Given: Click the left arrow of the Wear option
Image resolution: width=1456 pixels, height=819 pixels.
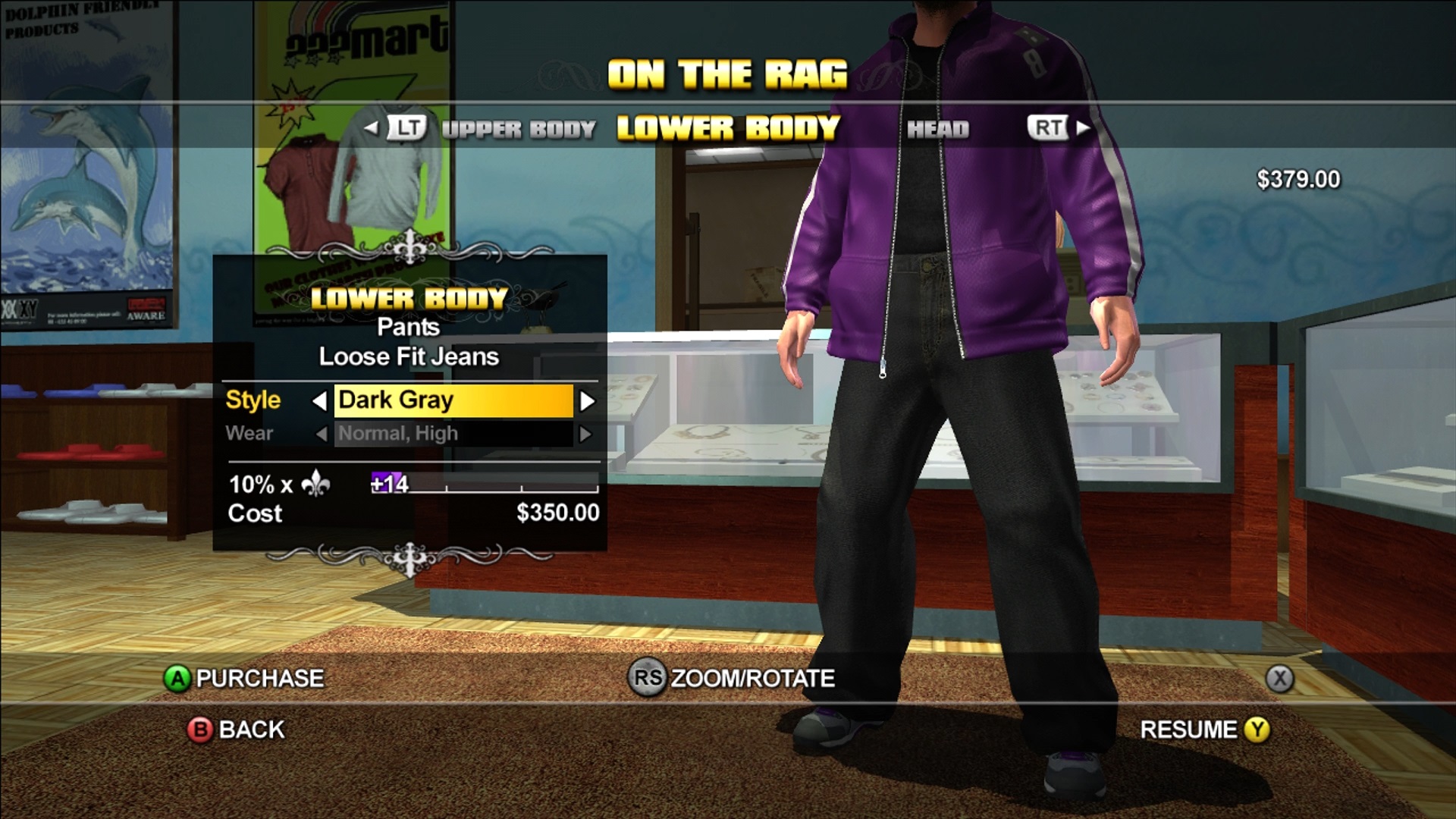Looking at the screenshot, I should point(321,435).
